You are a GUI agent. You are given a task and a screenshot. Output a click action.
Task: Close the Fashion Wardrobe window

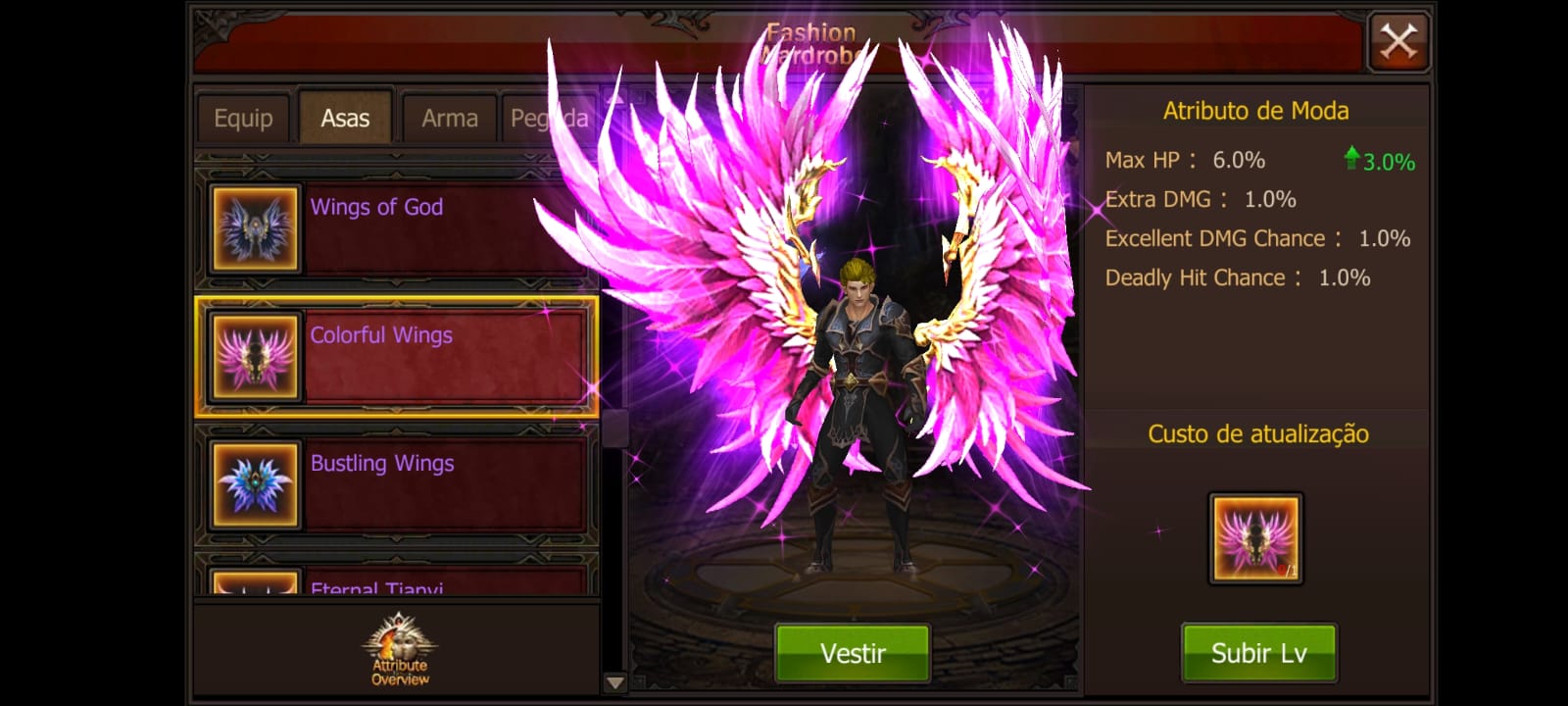click(1398, 42)
